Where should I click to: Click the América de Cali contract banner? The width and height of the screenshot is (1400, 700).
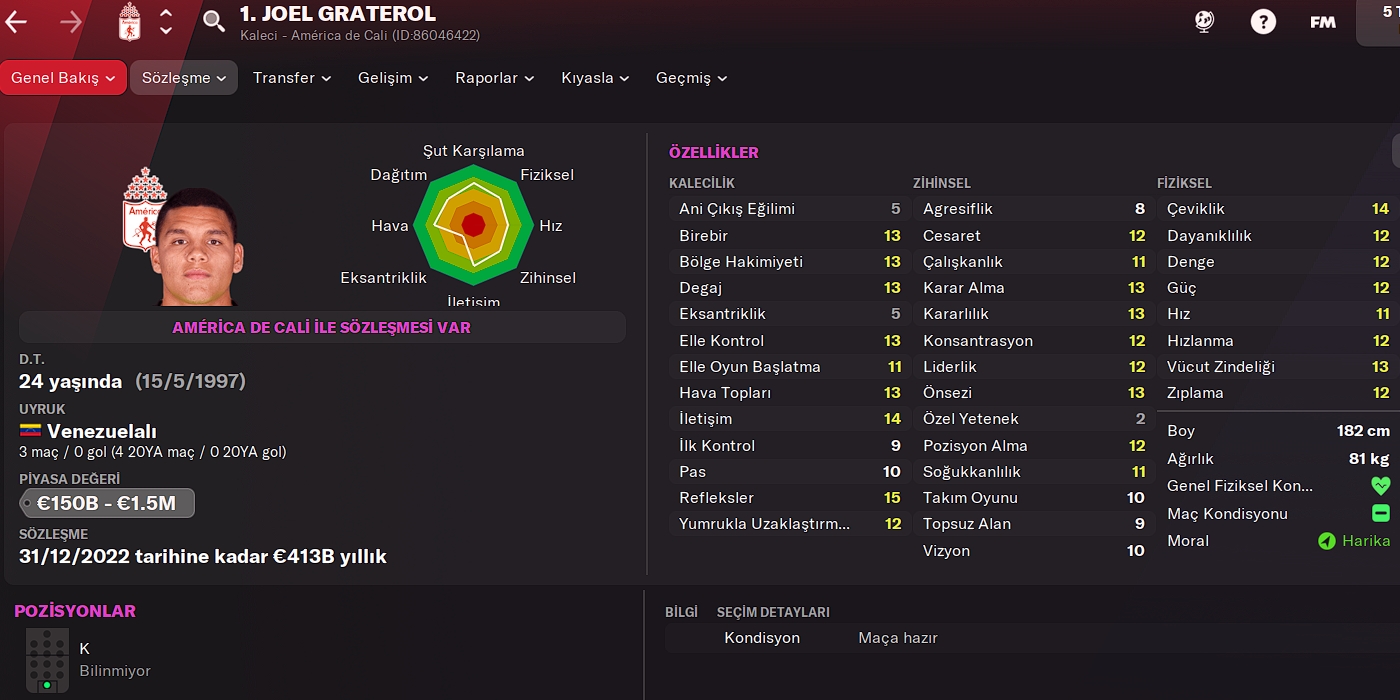pos(322,327)
